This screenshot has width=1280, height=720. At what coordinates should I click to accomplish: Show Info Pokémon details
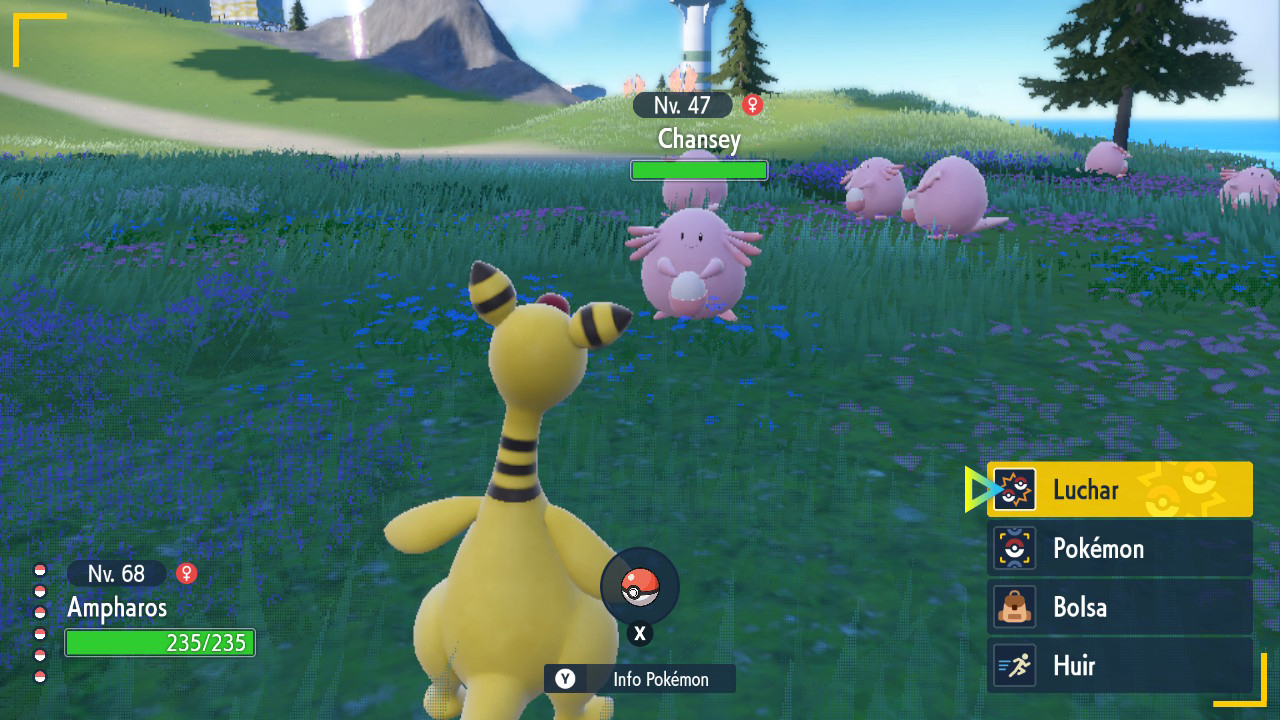point(640,679)
